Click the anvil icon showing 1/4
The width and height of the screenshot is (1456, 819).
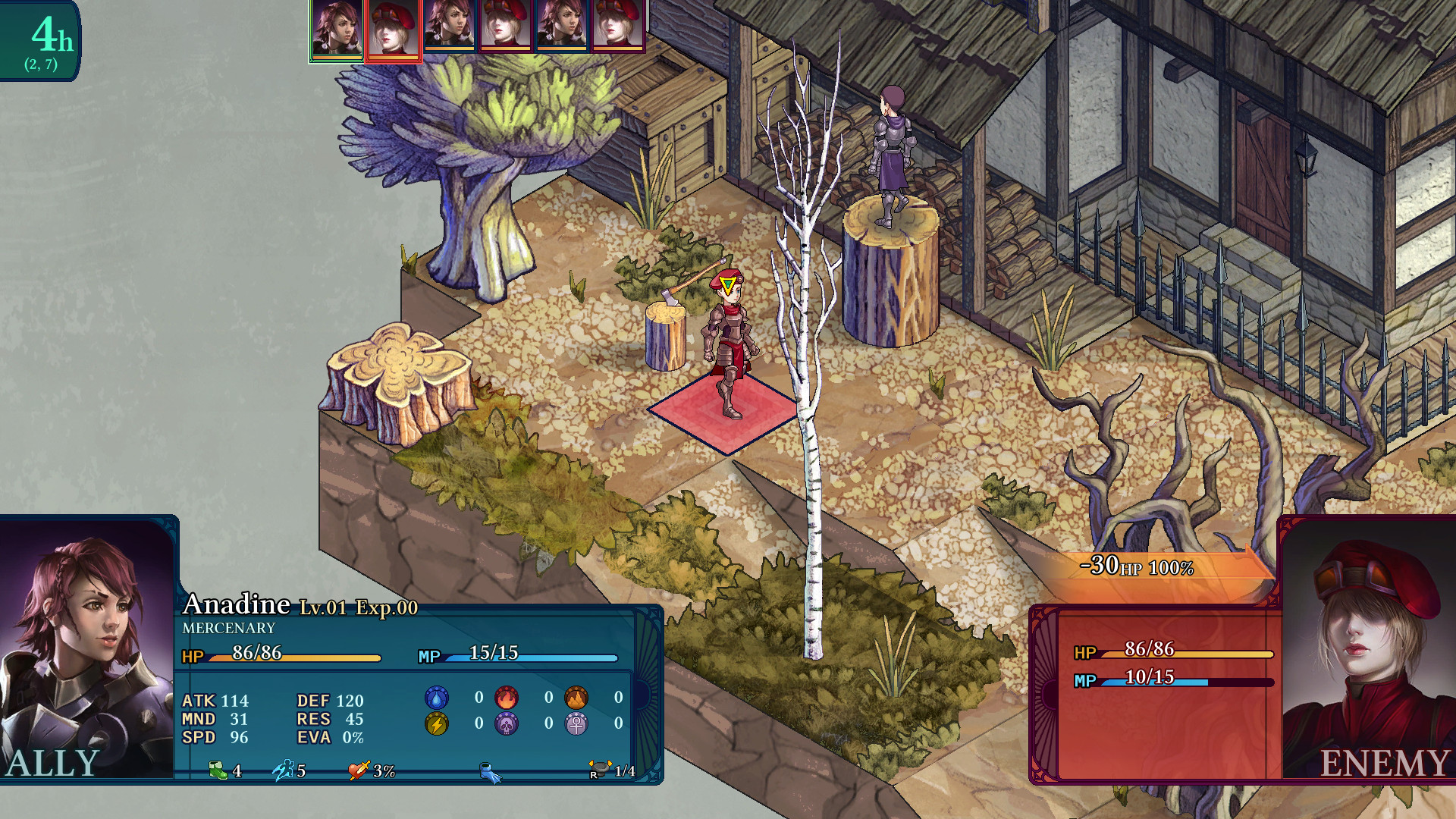click(599, 768)
